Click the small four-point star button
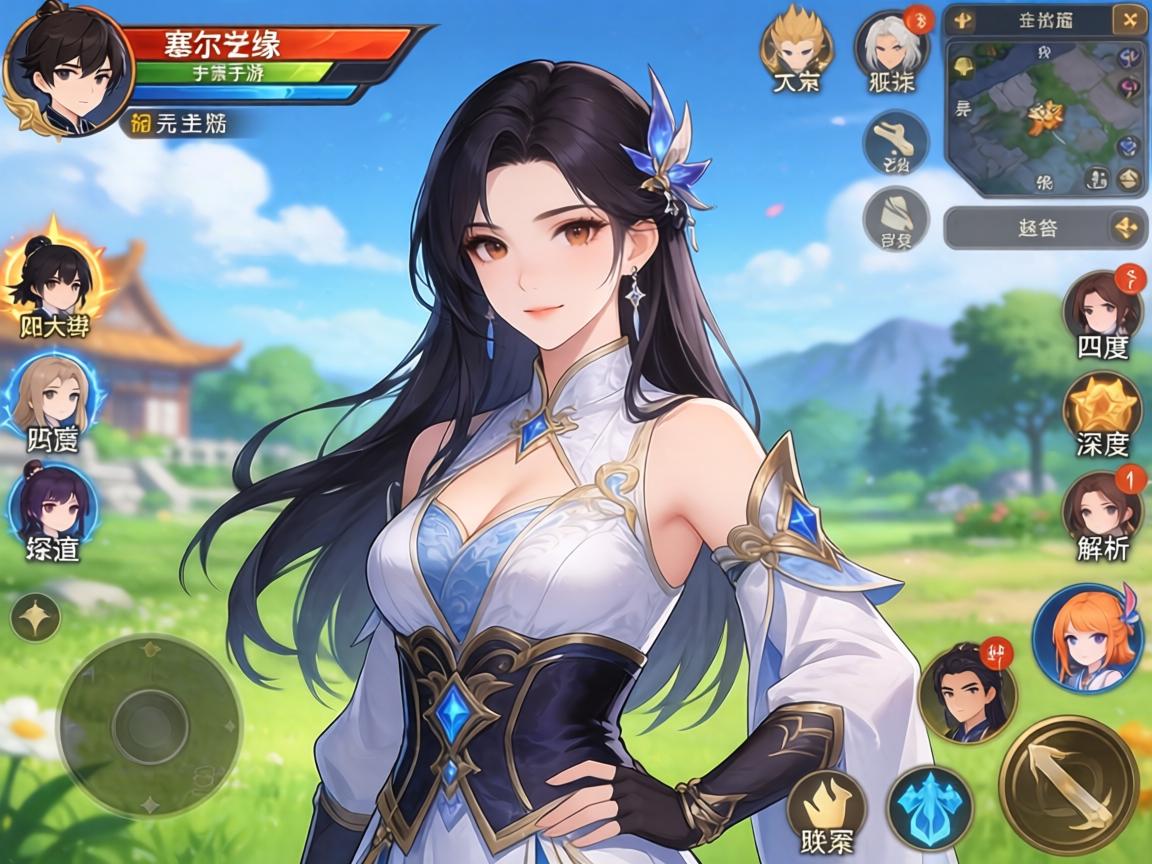Viewport: 1152px width, 864px height. click(x=35, y=617)
